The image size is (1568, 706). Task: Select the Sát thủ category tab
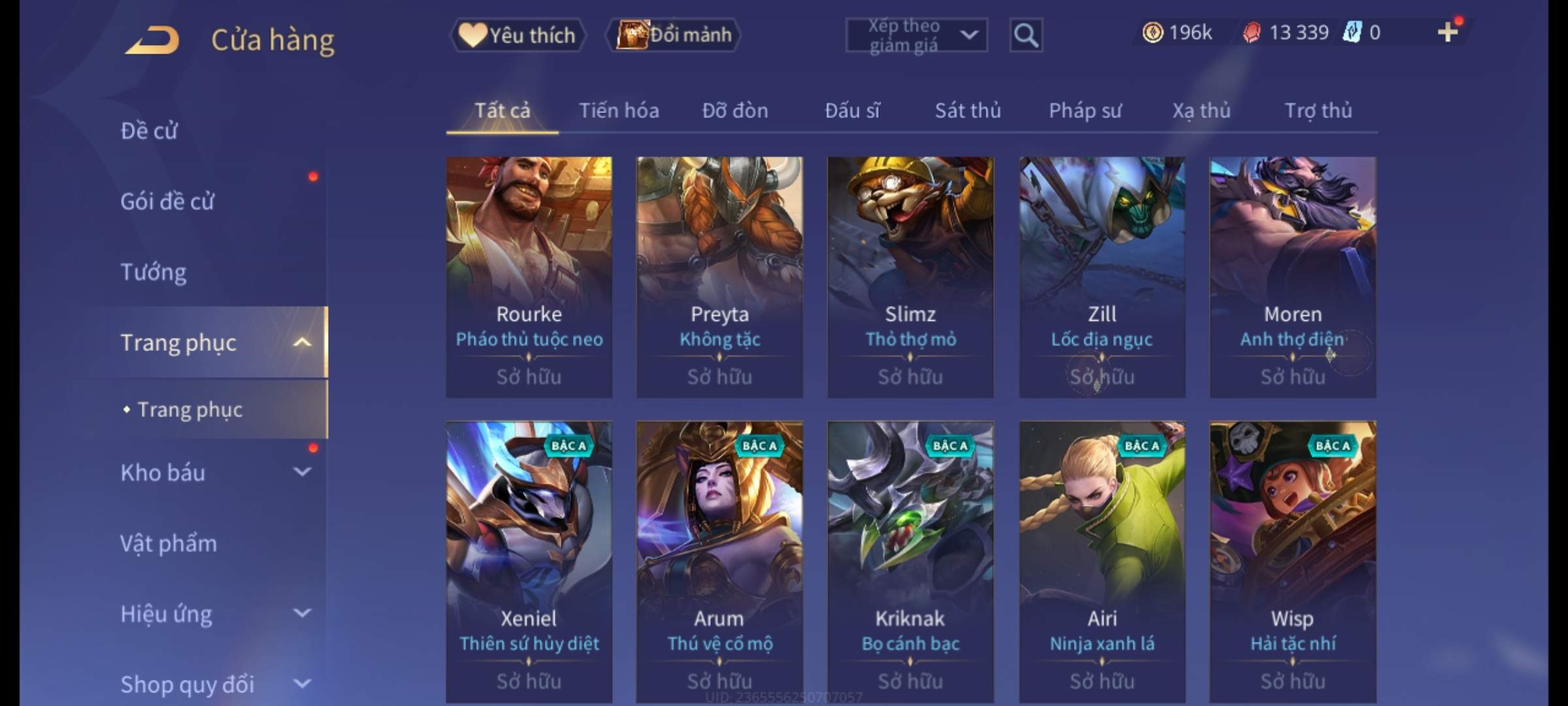click(x=968, y=110)
